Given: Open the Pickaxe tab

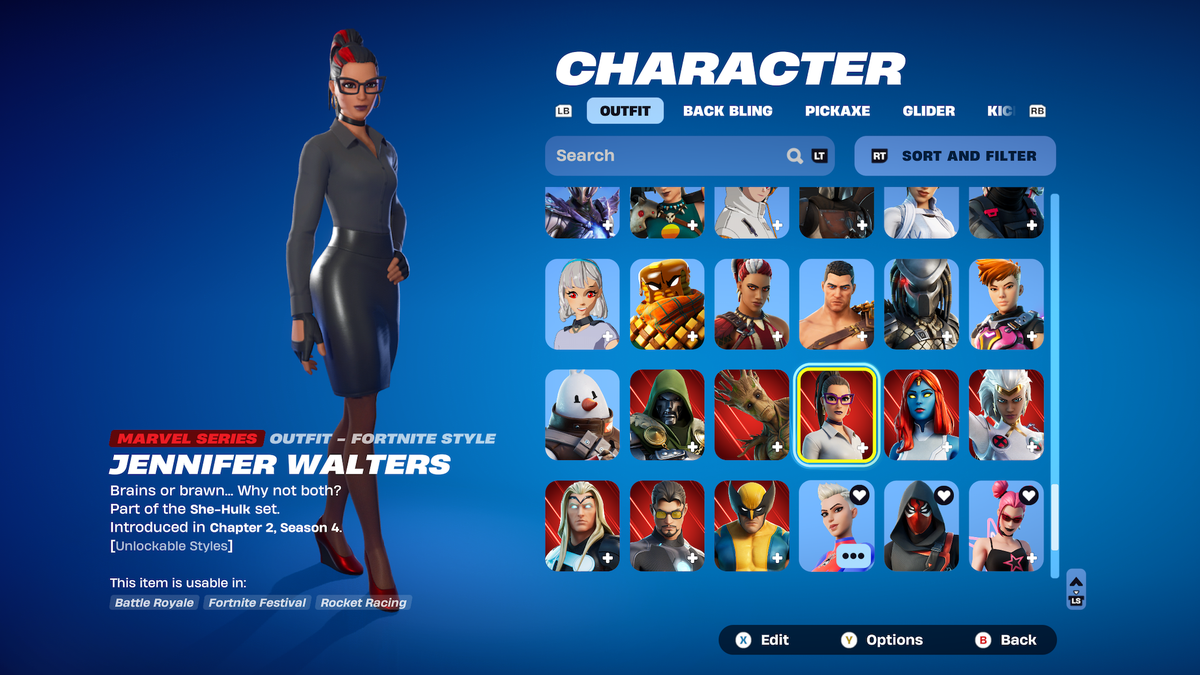Looking at the screenshot, I should [837, 111].
